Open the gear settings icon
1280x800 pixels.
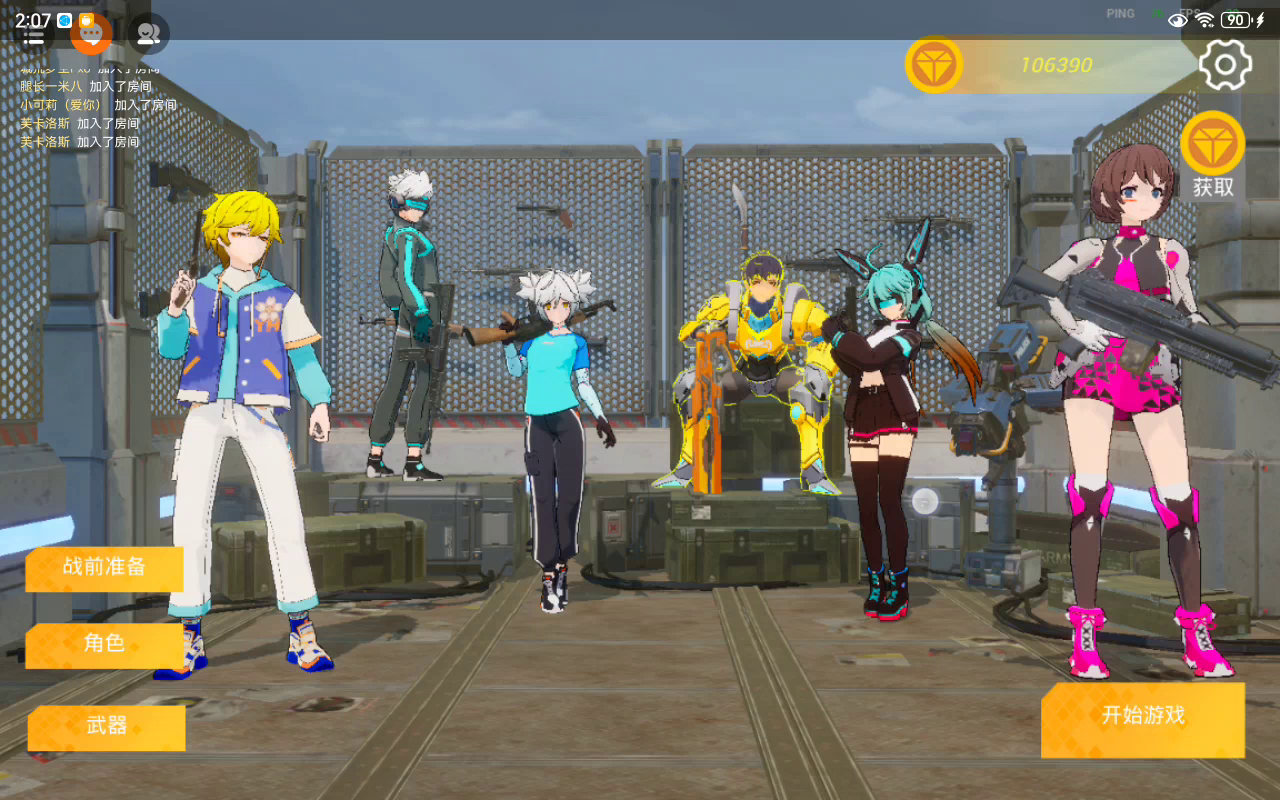pyautogui.click(x=1225, y=65)
